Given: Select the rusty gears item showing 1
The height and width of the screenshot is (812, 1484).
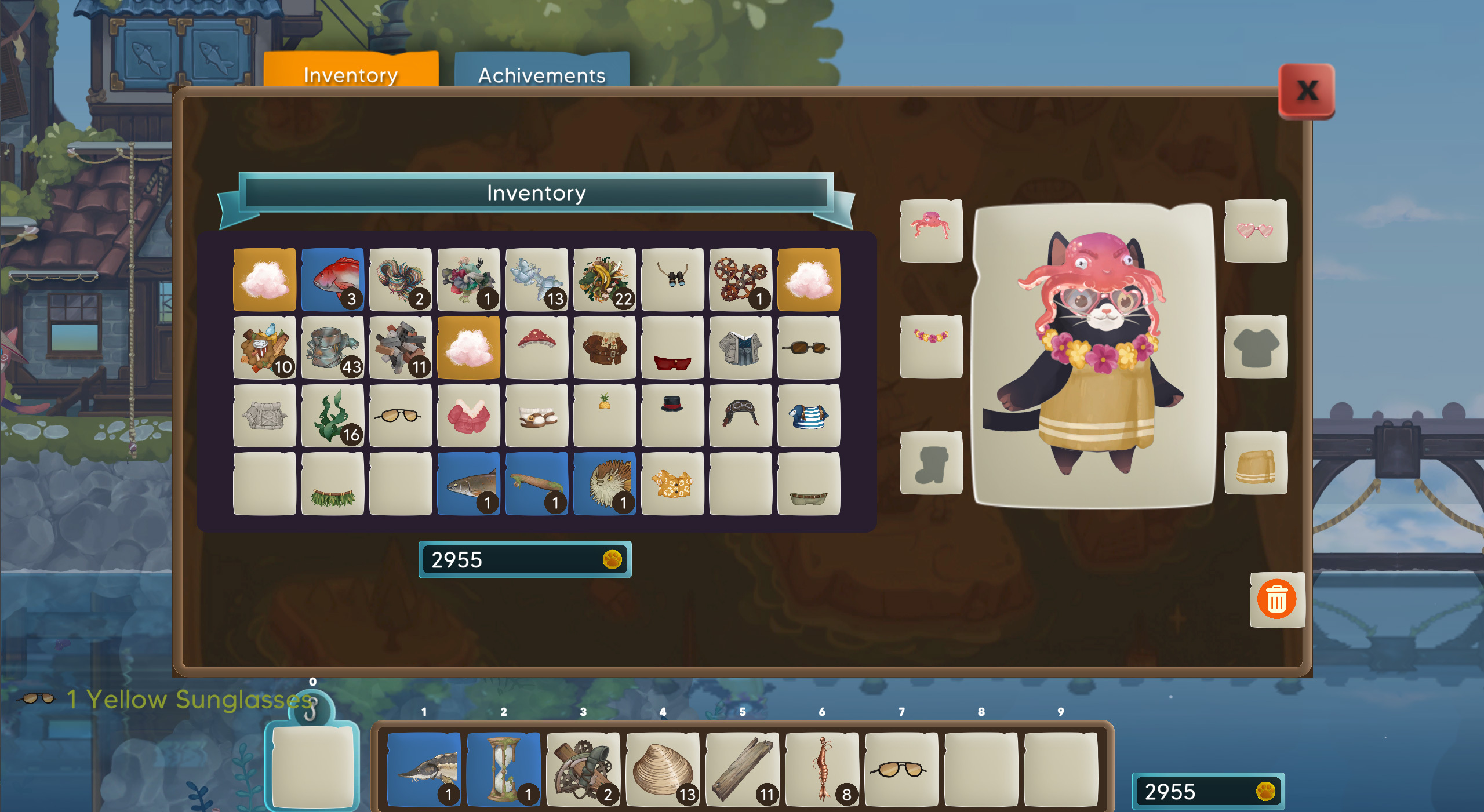Looking at the screenshot, I should click(740, 280).
